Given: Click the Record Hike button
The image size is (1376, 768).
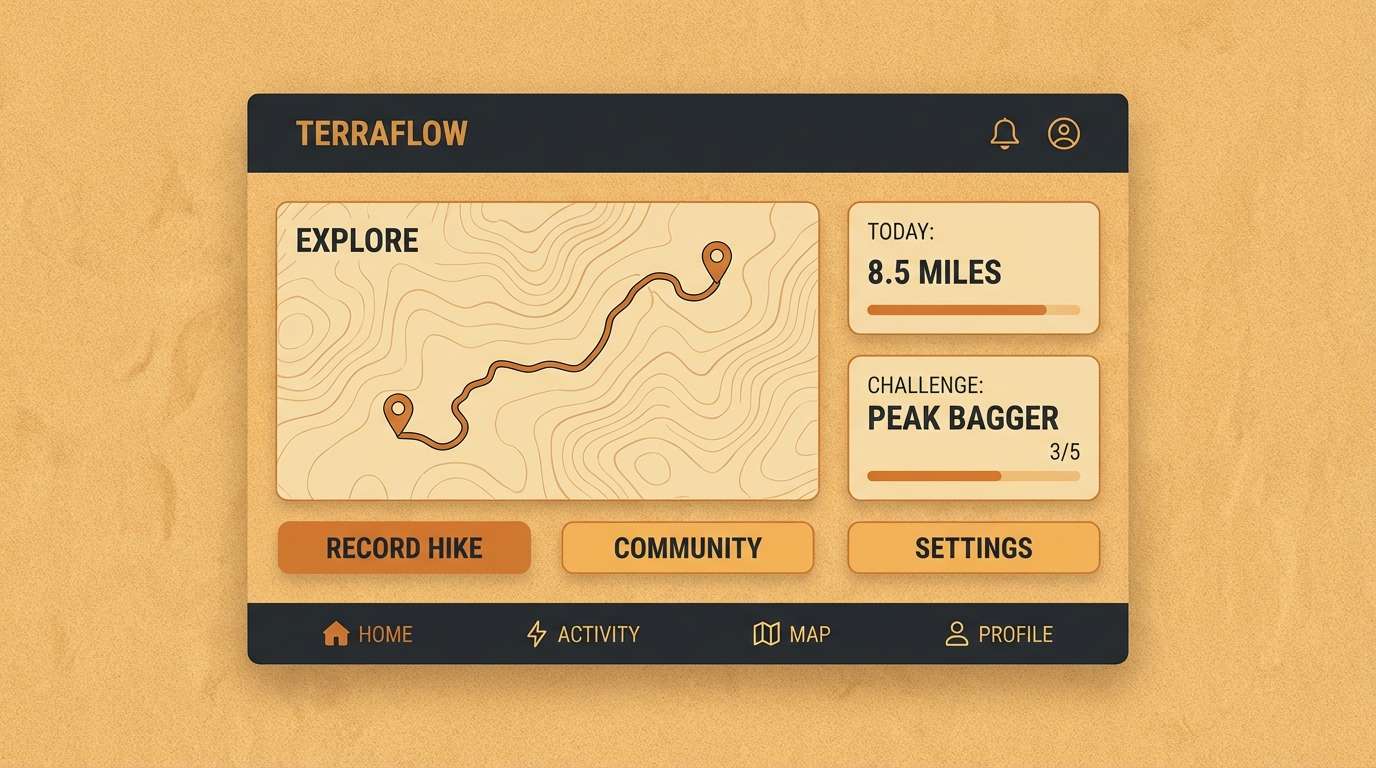Looking at the screenshot, I should point(404,547).
